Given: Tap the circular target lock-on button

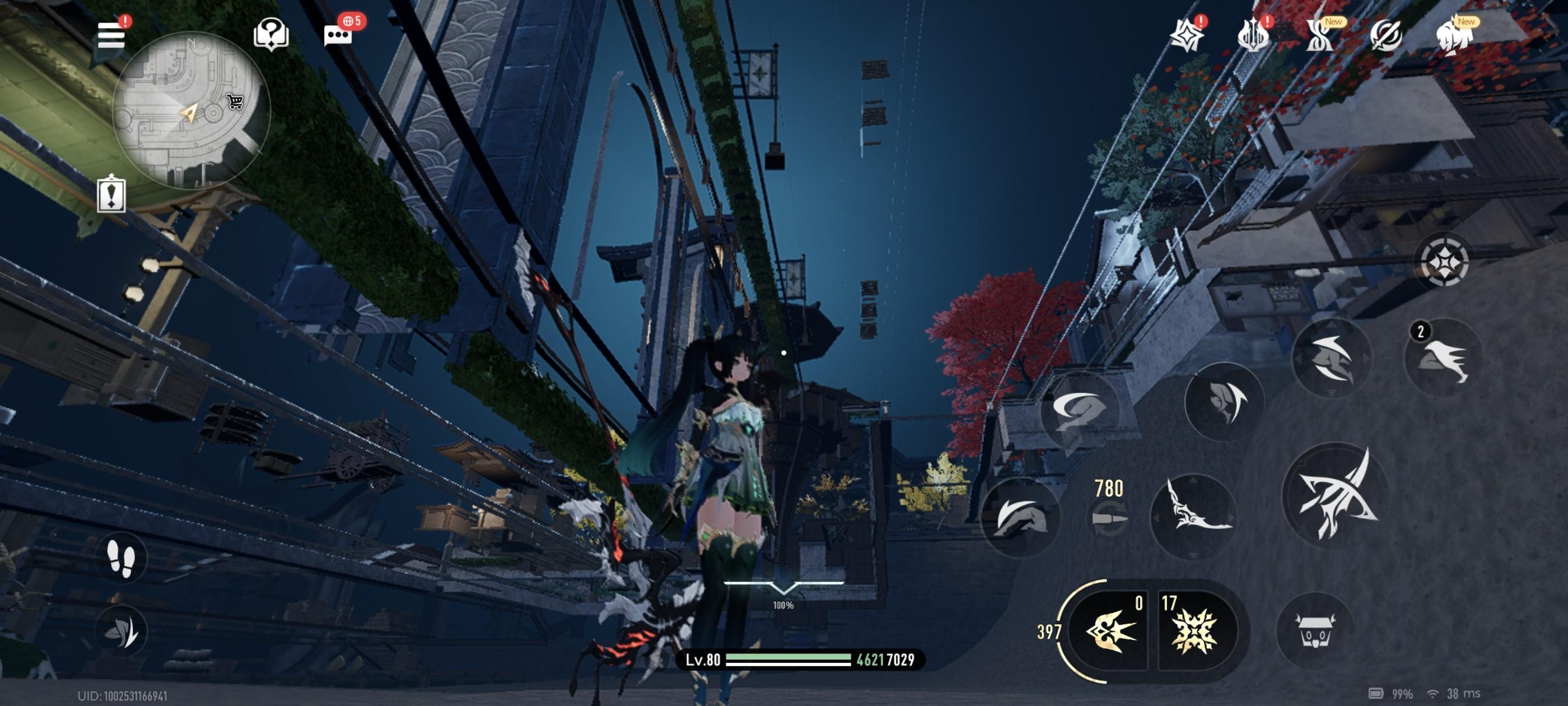Looking at the screenshot, I should point(1444,262).
